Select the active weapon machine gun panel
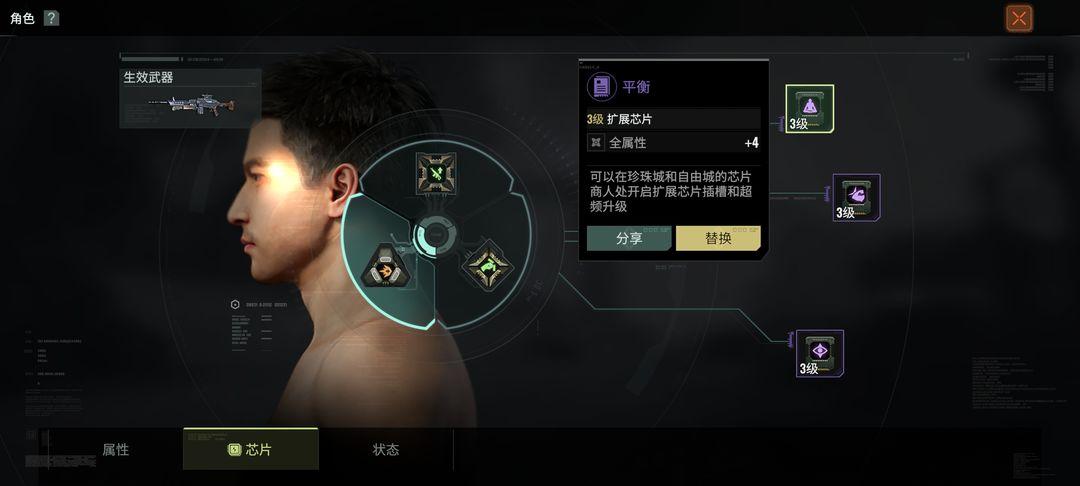This screenshot has width=1080, height=486. 190,98
